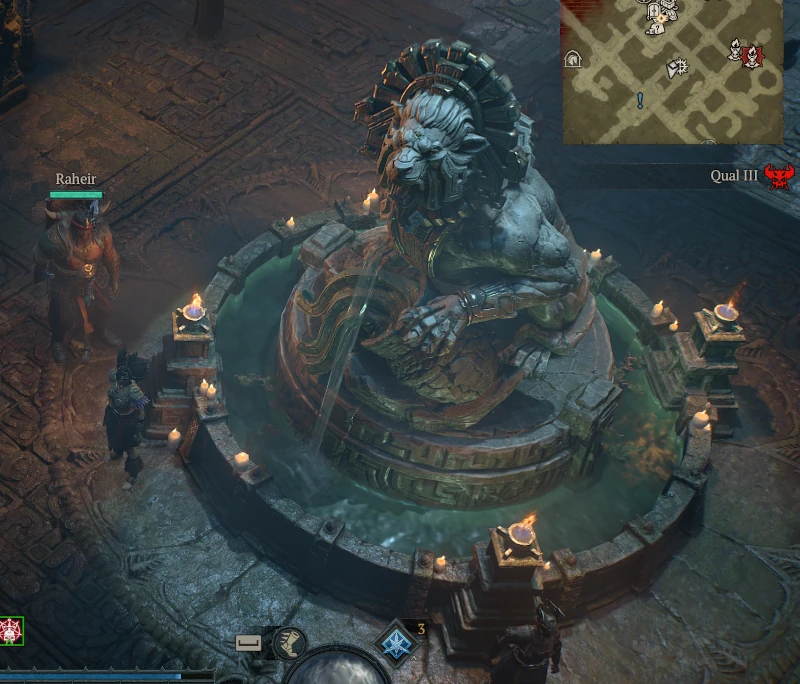
Task: Click the red demon world tier icon
Action: [778, 177]
